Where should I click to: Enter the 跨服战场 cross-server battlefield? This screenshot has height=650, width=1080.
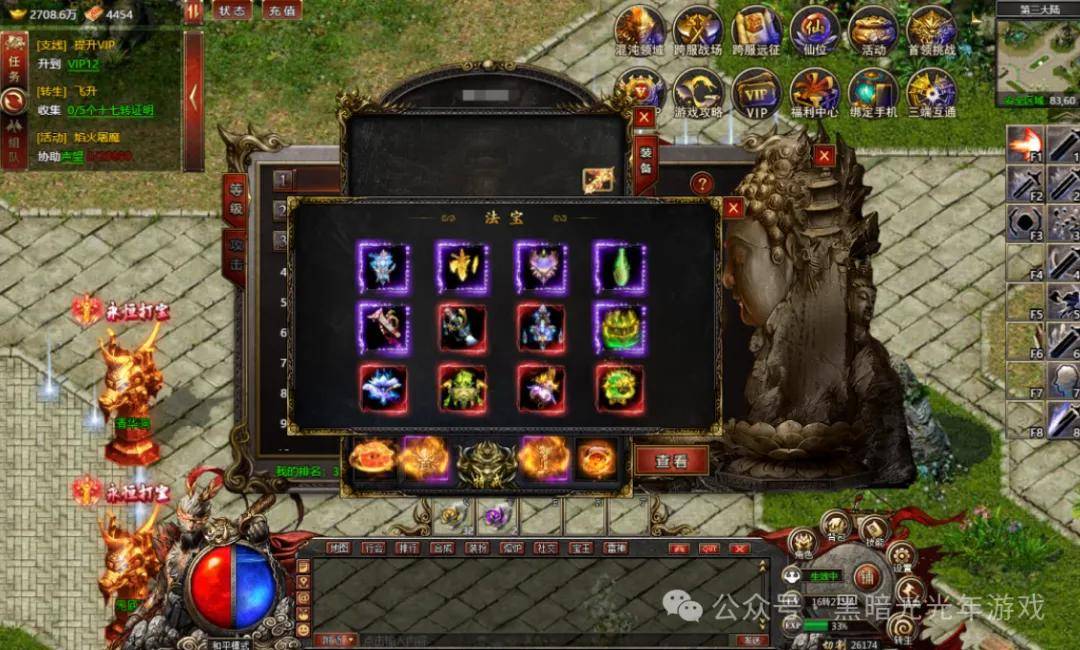(x=698, y=28)
